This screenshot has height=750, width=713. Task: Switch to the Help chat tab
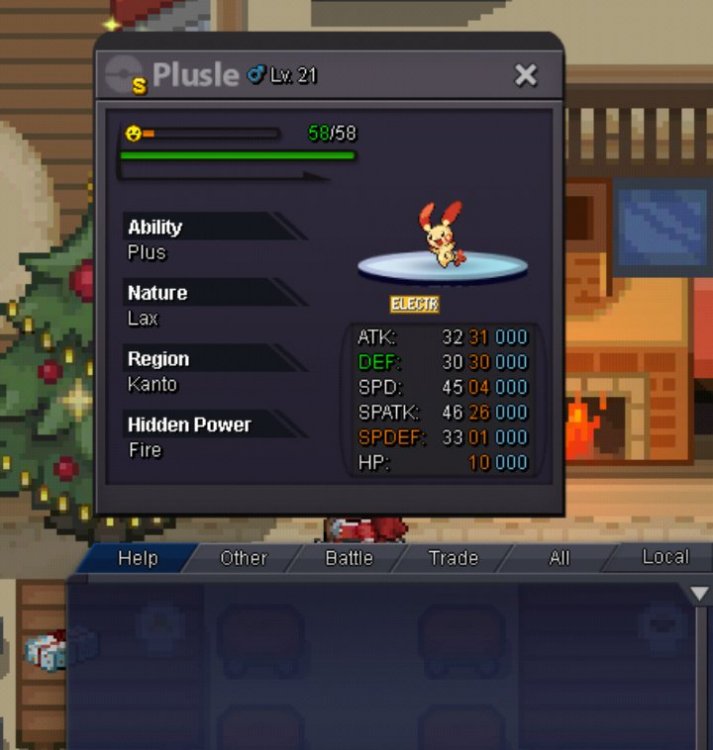138,558
